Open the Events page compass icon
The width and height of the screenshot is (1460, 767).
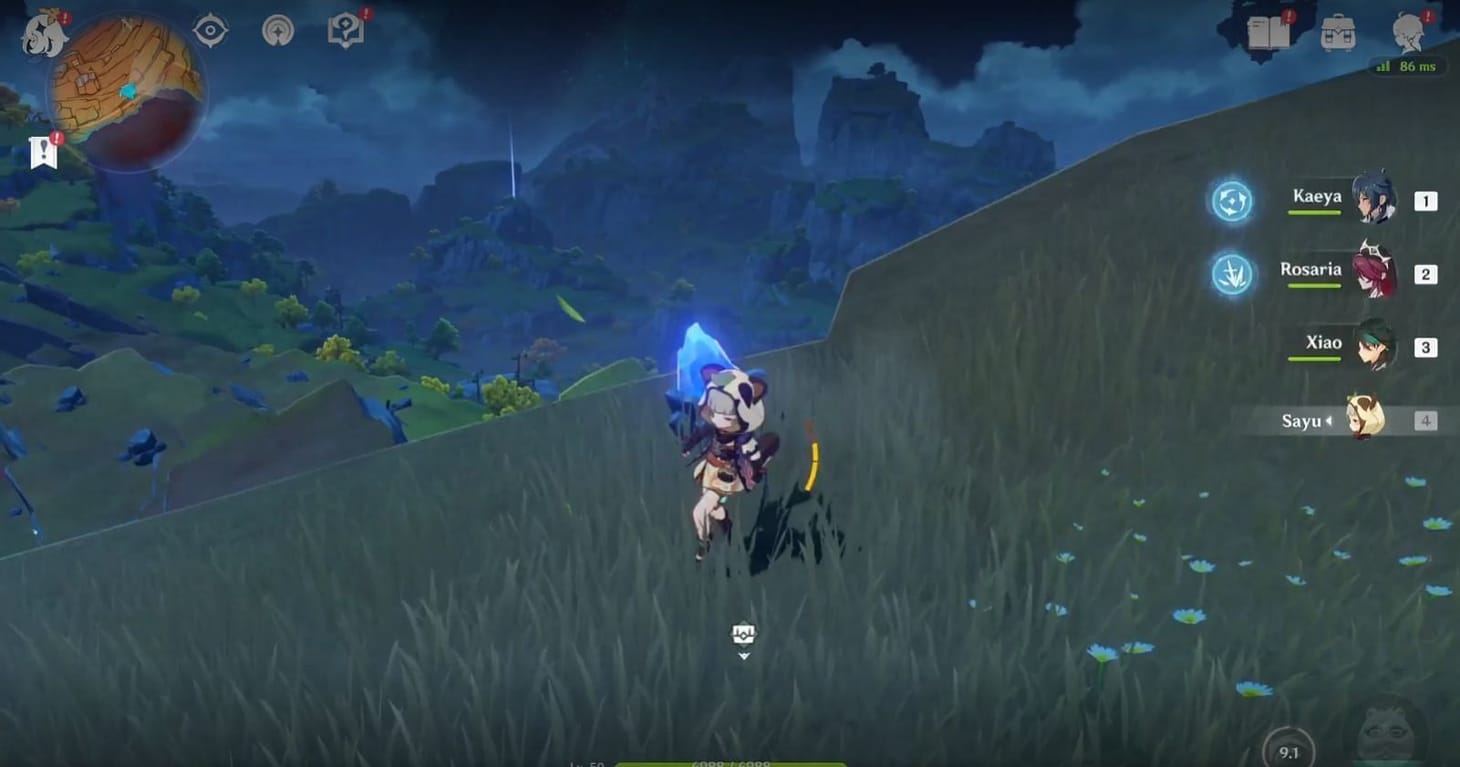277,30
